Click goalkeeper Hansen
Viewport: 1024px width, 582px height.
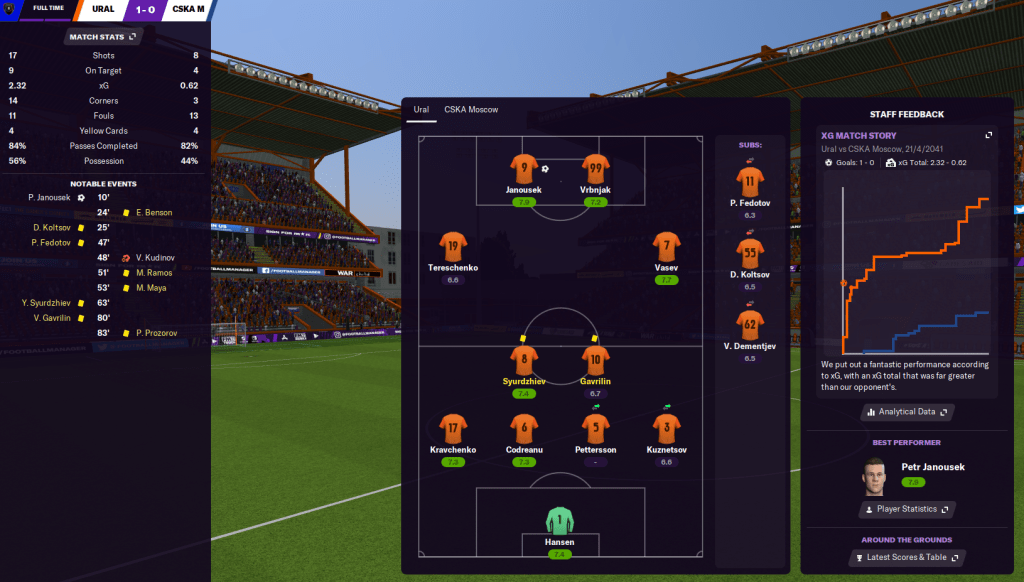pos(560,523)
